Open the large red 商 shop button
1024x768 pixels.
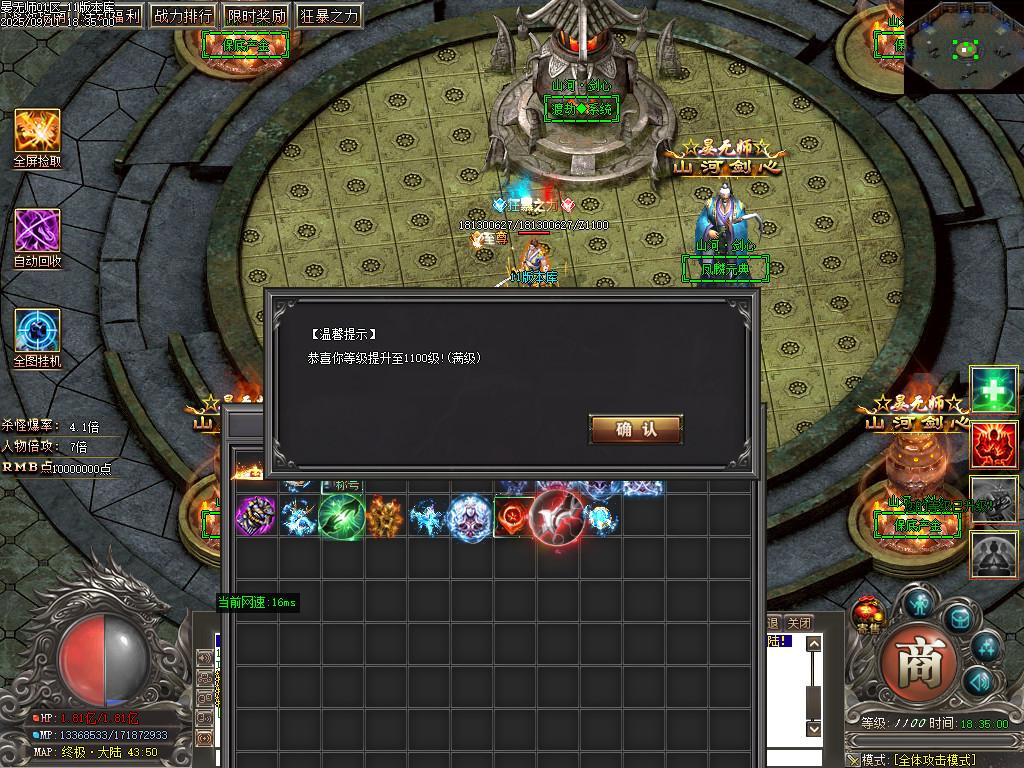919,663
